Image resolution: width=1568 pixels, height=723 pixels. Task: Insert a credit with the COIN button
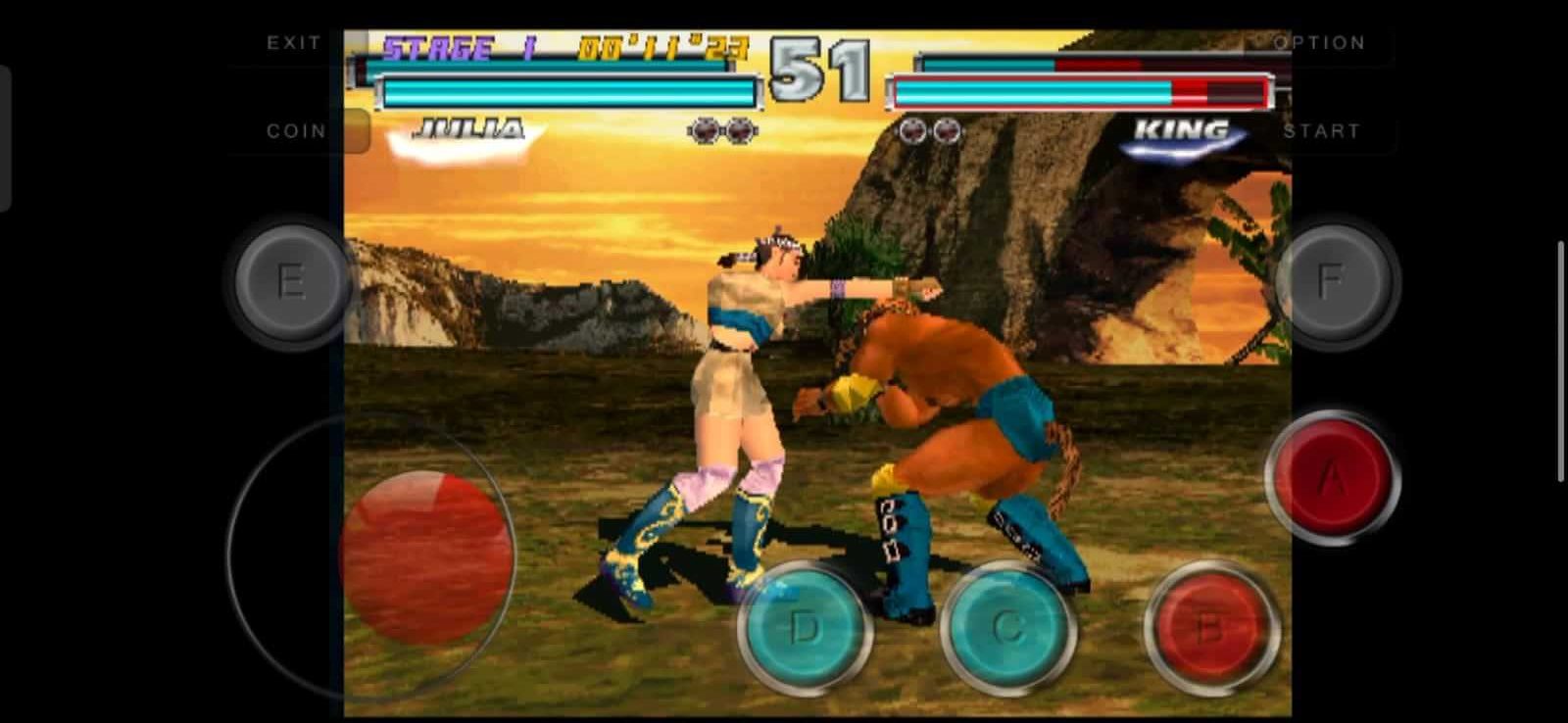[297, 130]
